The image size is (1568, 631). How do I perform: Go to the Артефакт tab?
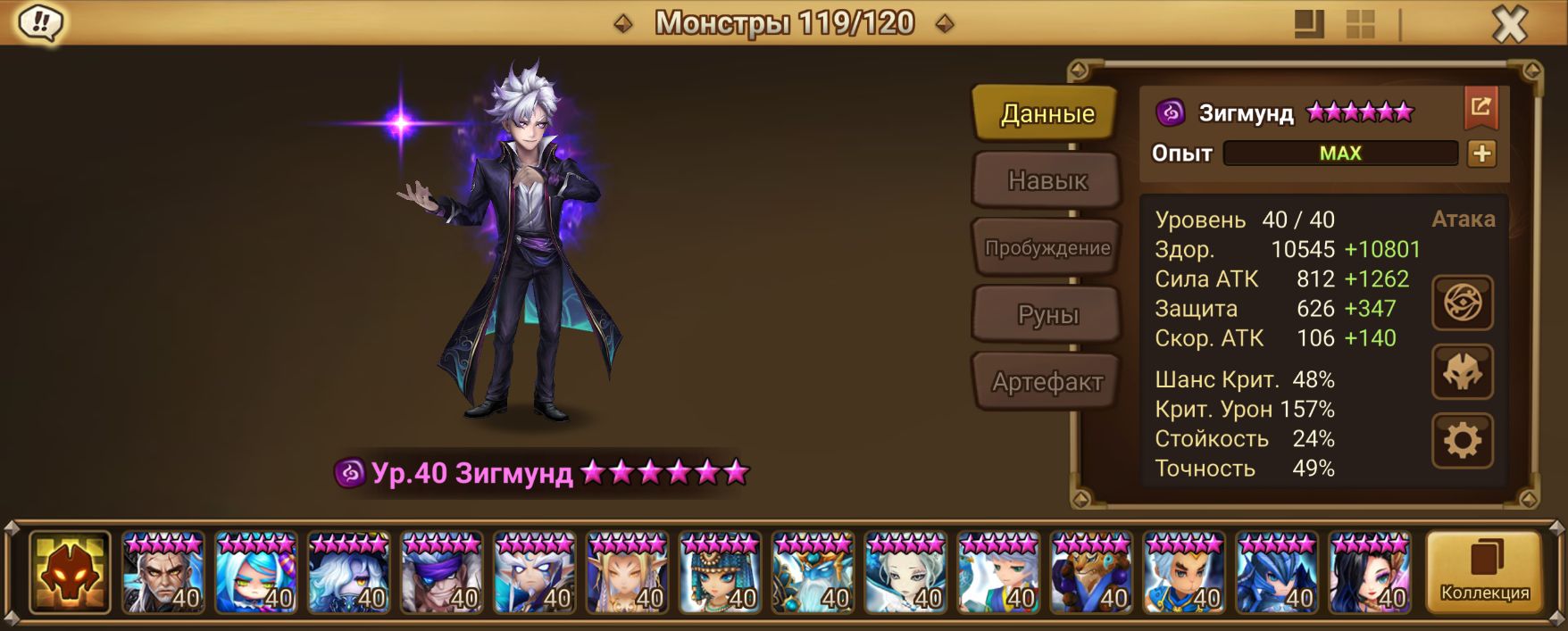point(1047,382)
